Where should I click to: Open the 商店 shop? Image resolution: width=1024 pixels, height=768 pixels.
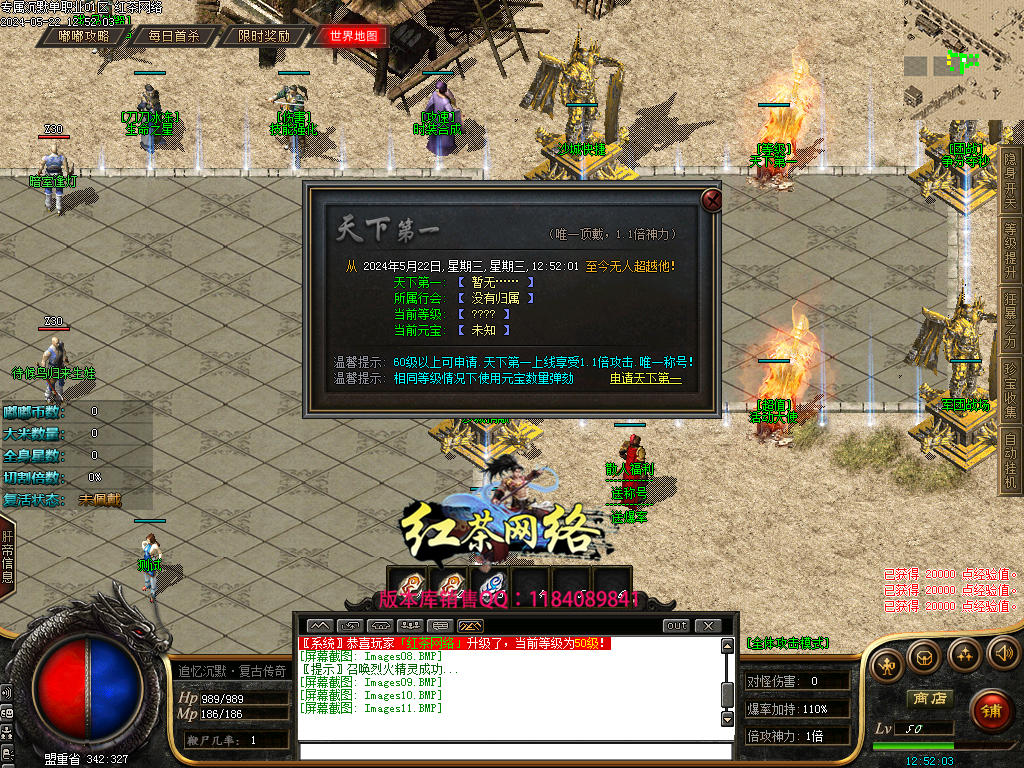928,698
